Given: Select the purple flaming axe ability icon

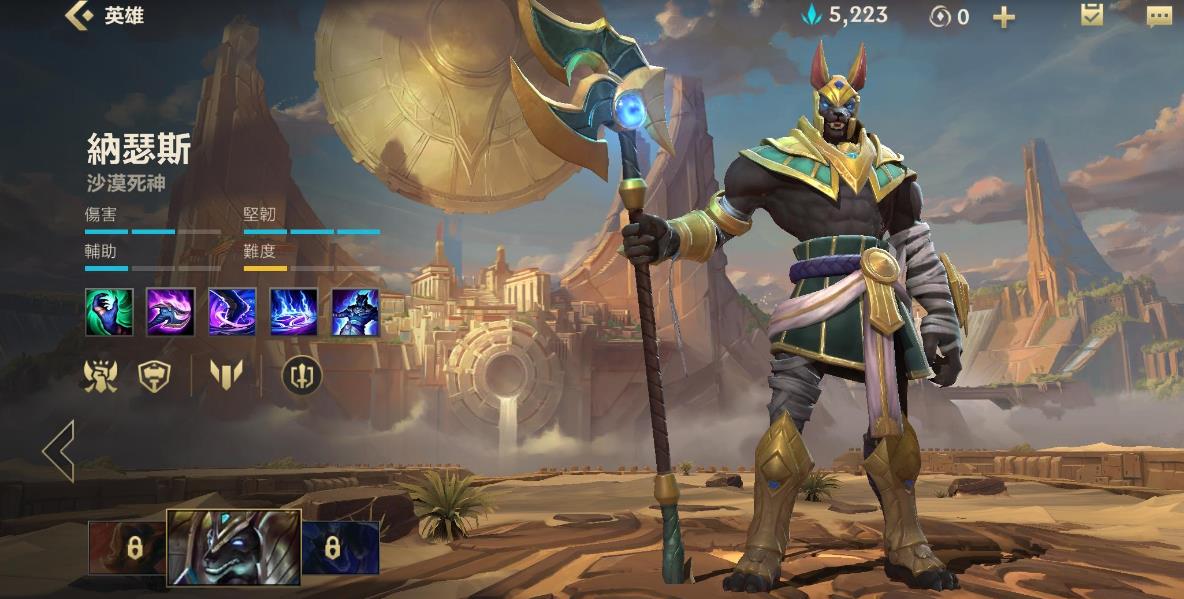Looking at the screenshot, I should pos(171,311).
